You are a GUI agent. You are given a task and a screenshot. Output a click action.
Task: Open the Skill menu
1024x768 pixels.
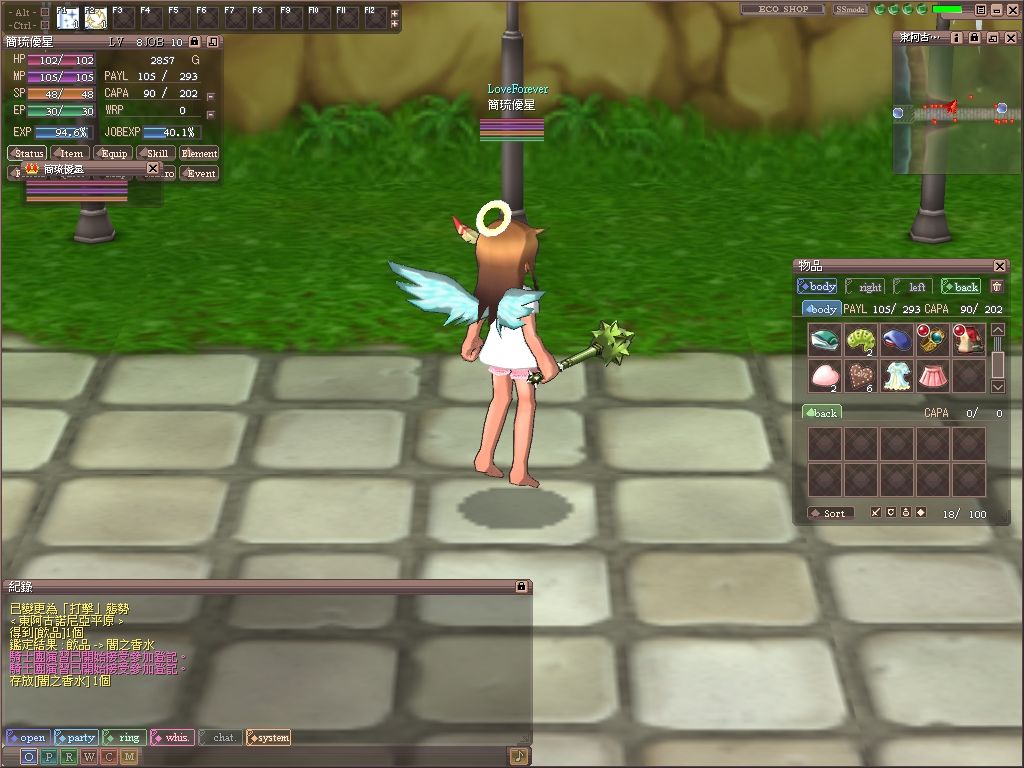click(156, 153)
